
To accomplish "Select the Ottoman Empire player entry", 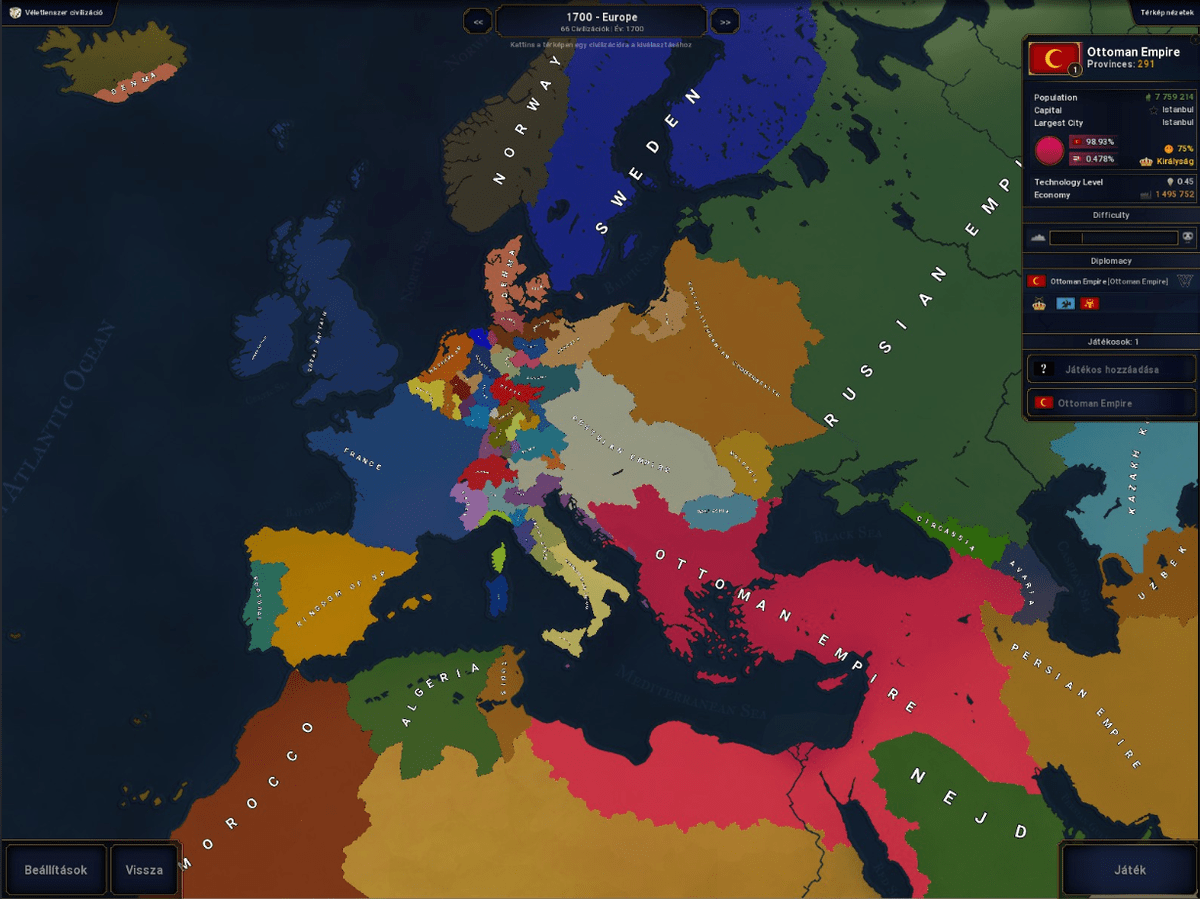I will point(1111,403).
